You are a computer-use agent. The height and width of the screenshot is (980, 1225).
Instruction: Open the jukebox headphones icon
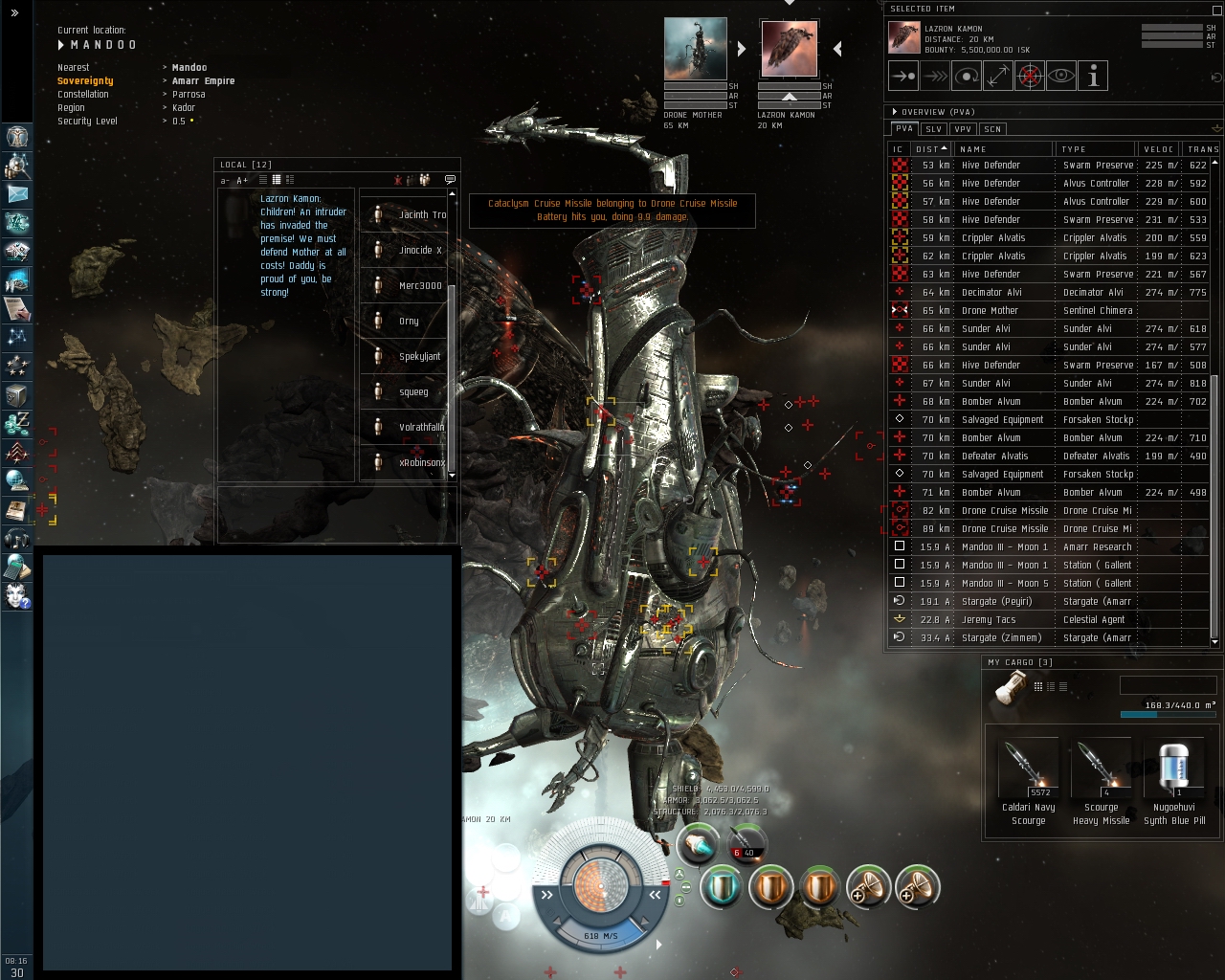pos(17,539)
